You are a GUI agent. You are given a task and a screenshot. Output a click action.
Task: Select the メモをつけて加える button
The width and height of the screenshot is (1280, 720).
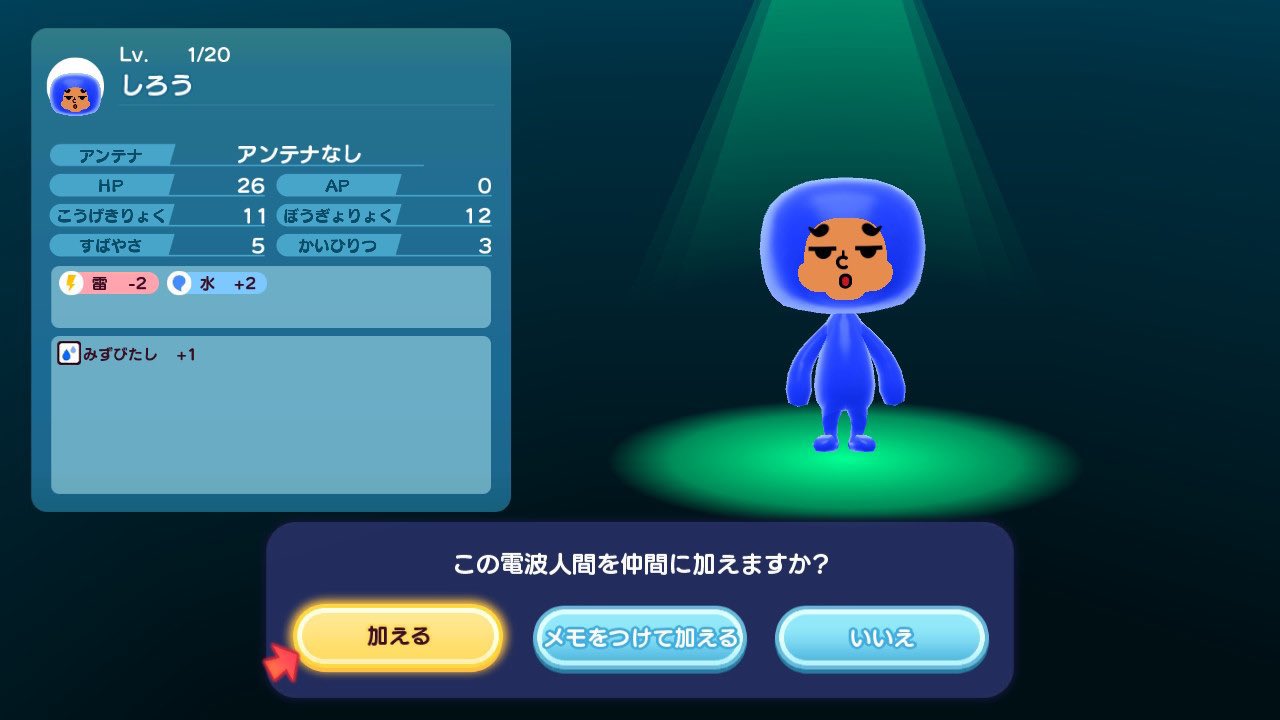point(640,637)
